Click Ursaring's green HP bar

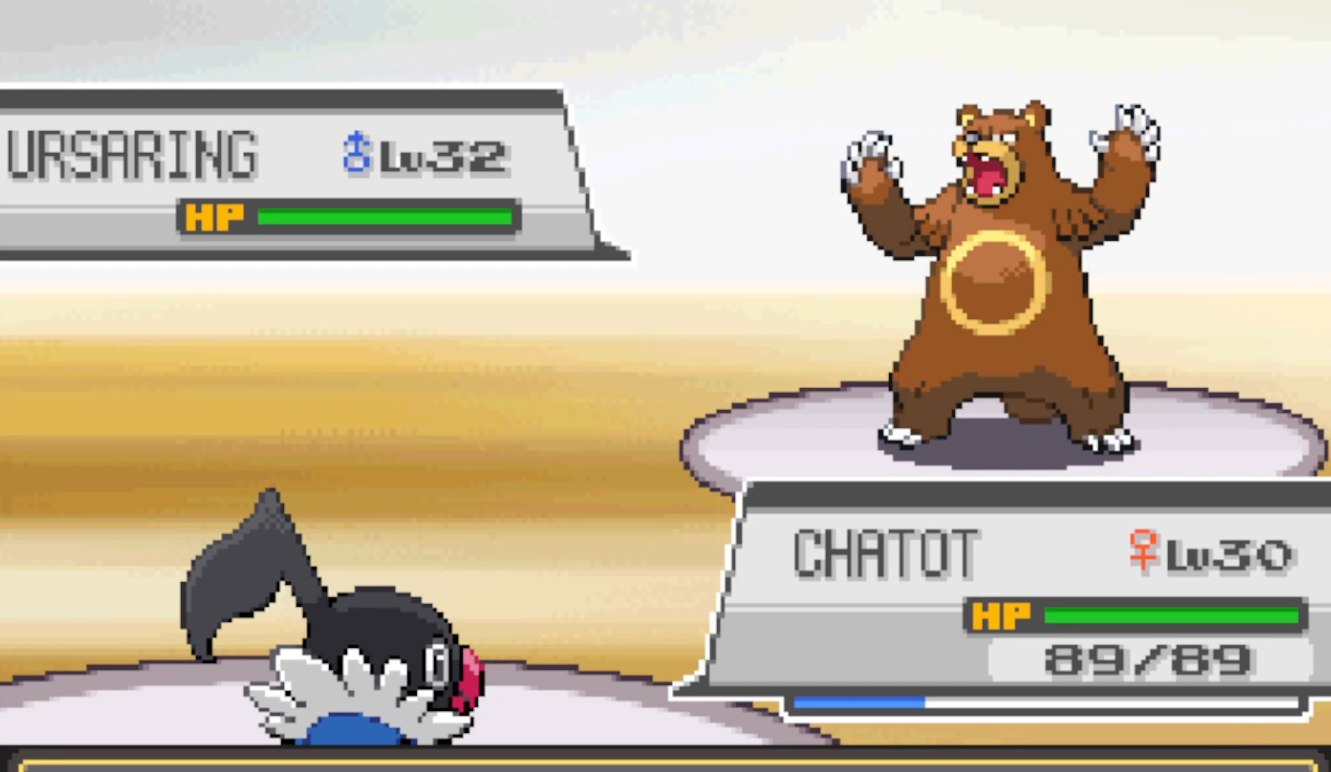click(385, 214)
